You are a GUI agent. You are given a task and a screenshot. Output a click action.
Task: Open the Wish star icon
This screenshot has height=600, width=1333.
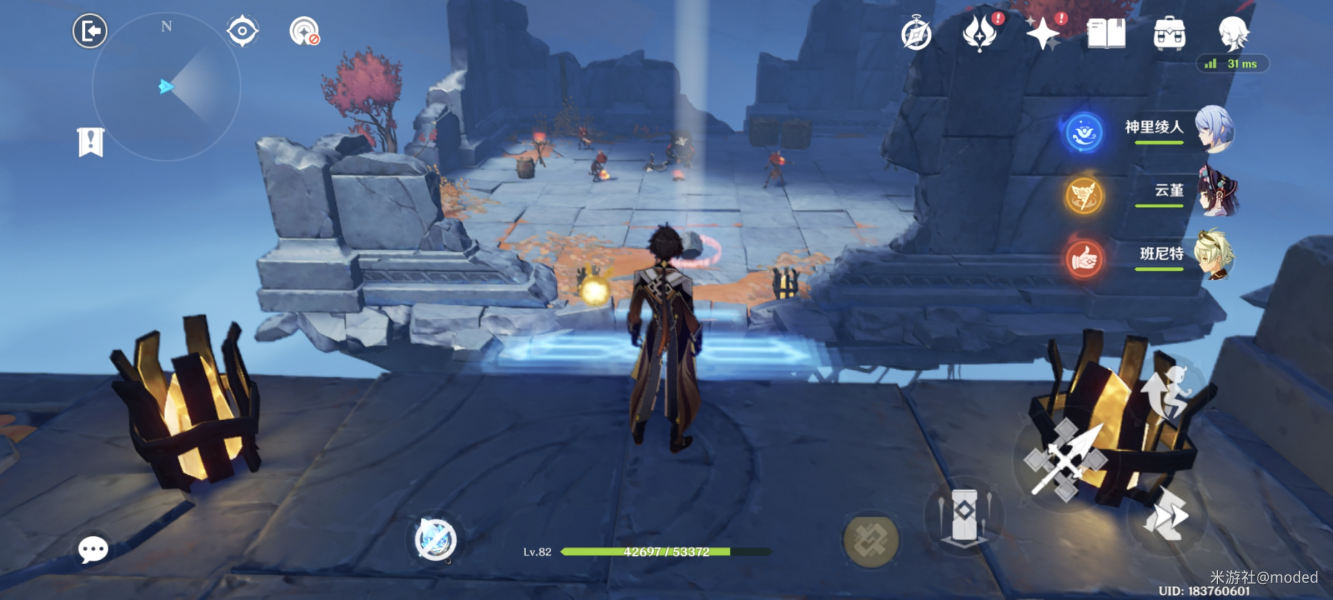click(x=1043, y=34)
